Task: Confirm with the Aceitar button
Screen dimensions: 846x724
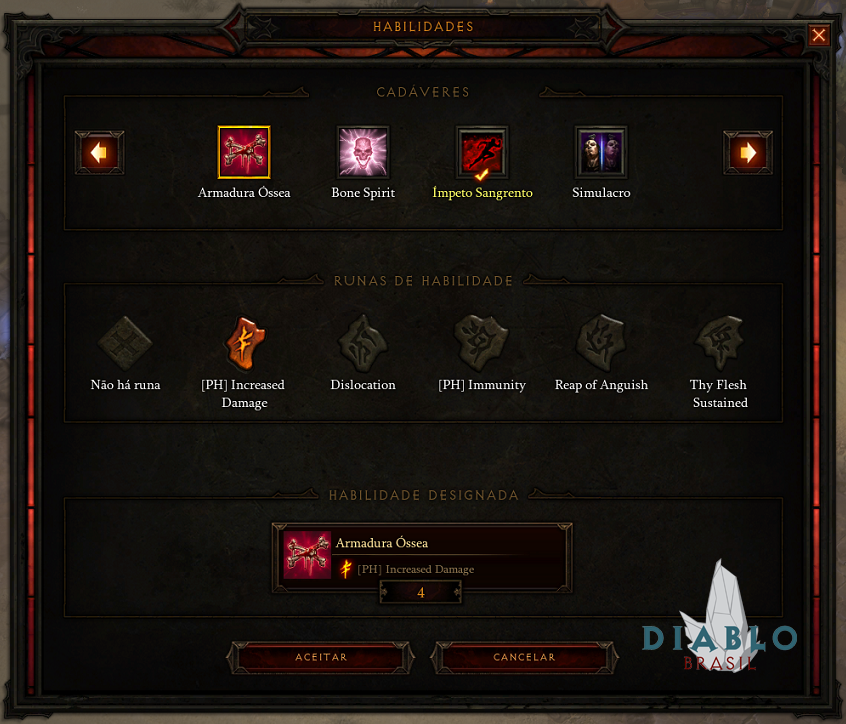Action: pos(321,657)
